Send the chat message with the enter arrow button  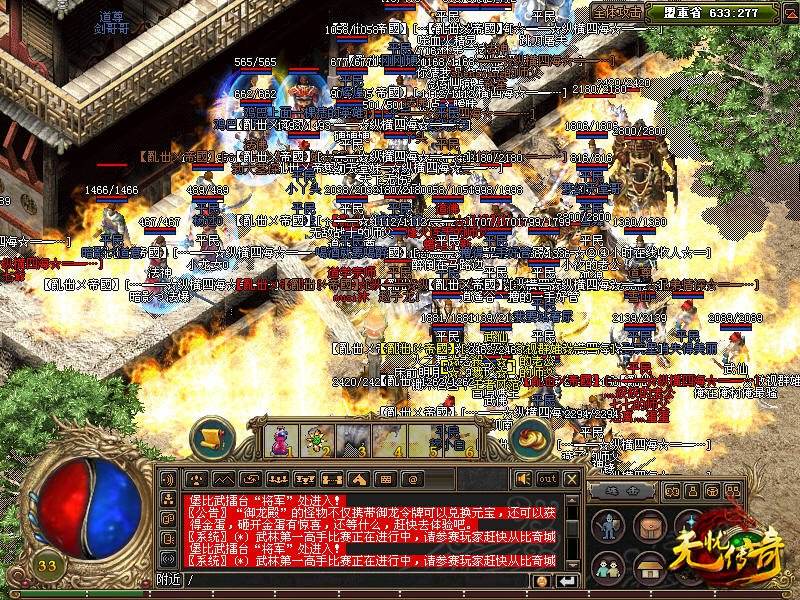pyautogui.click(x=568, y=580)
